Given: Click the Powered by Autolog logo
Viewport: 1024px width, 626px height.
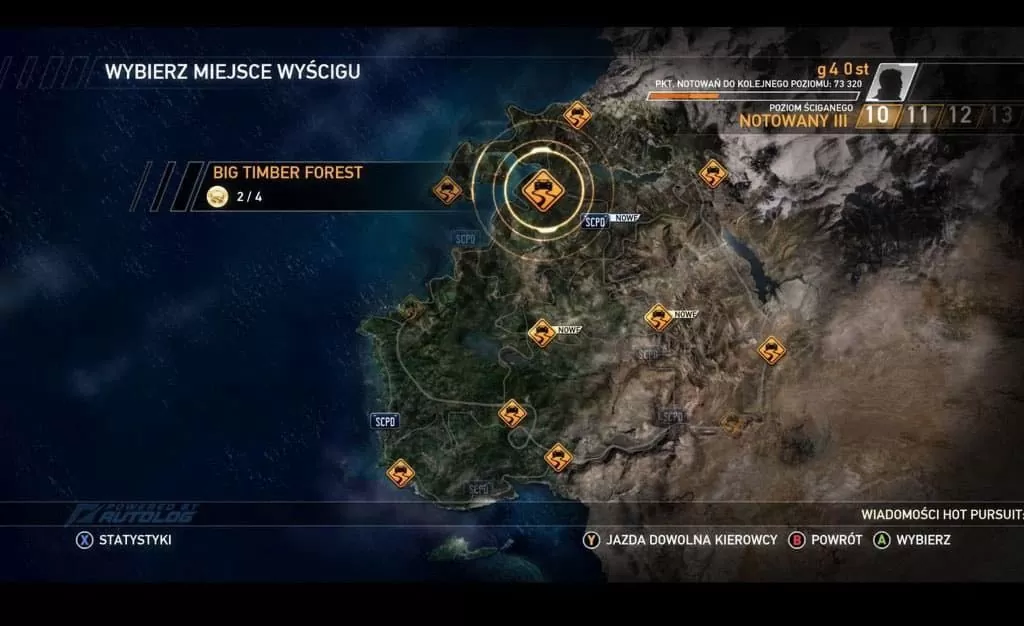Looking at the screenshot, I should click(x=133, y=515).
